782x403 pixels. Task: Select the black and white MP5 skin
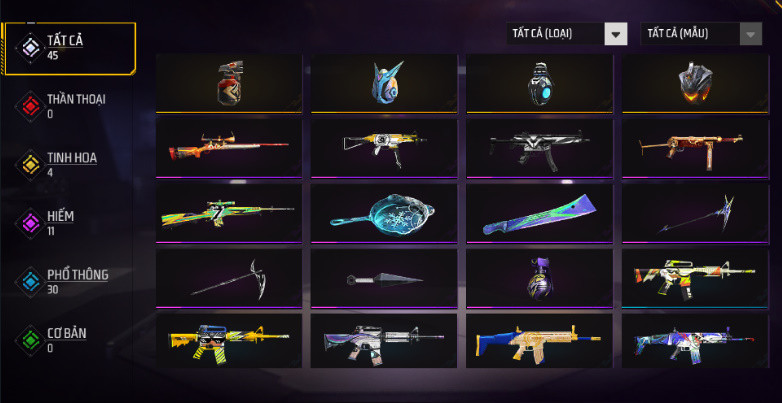(x=540, y=147)
